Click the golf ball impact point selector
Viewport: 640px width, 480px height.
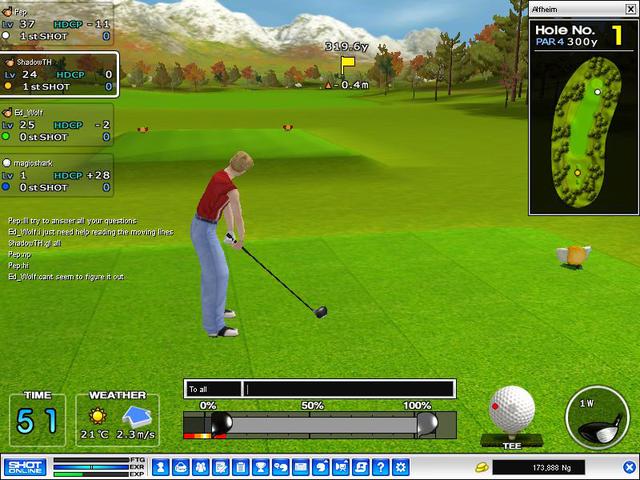tap(513, 409)
